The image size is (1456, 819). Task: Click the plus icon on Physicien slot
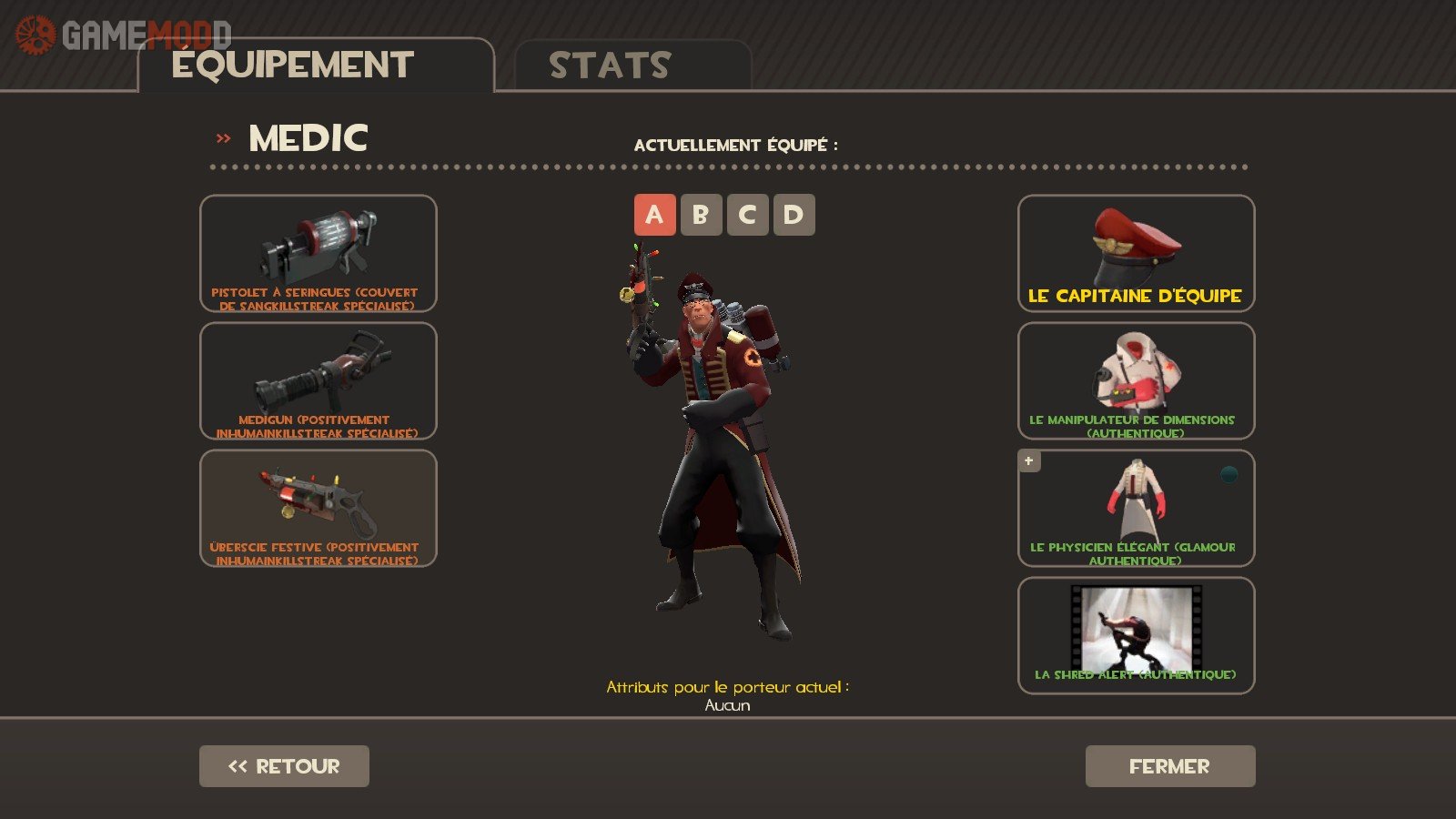tap(1029, 461)
